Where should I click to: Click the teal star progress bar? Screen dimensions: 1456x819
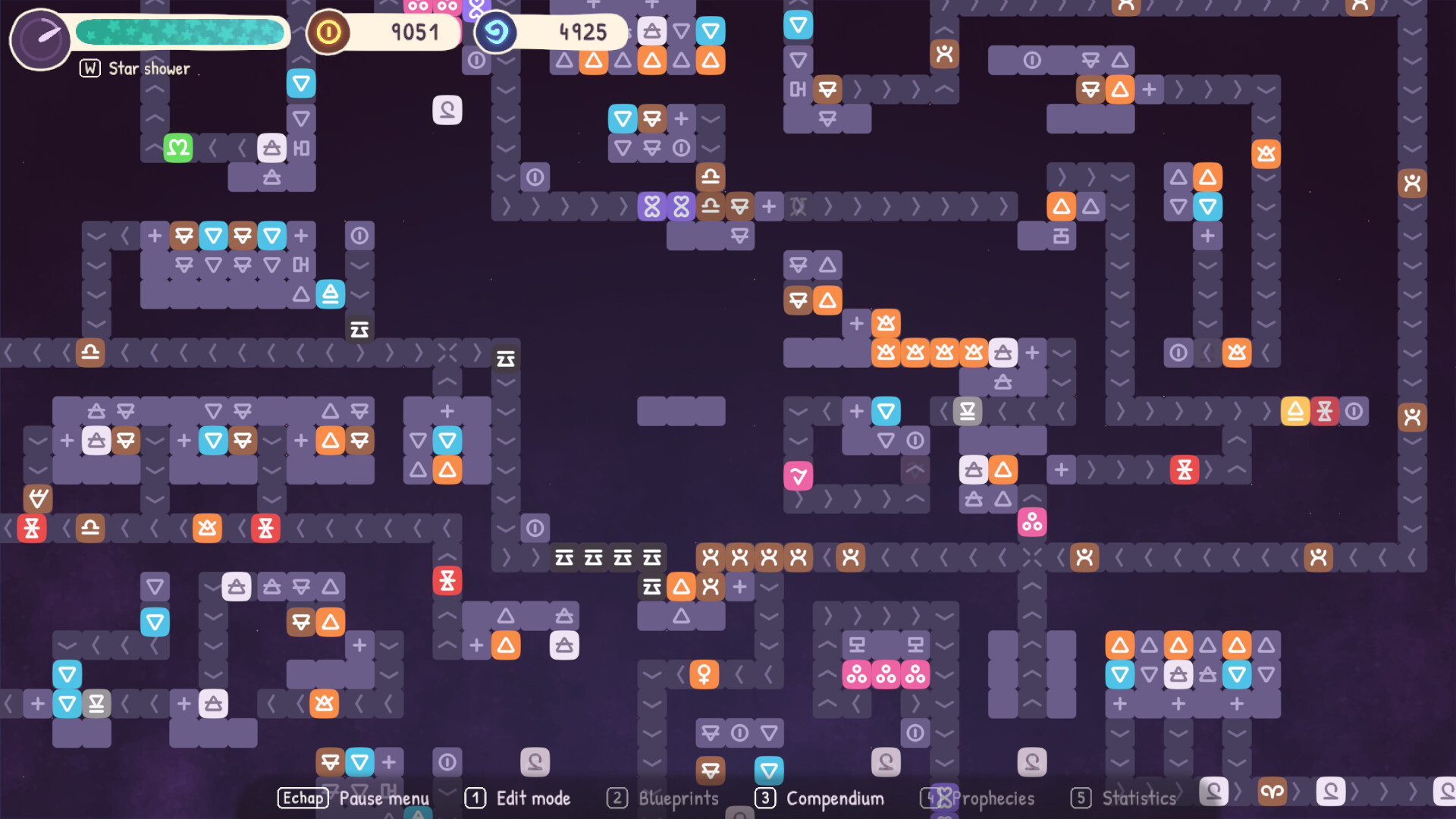(x=180, y=32)
